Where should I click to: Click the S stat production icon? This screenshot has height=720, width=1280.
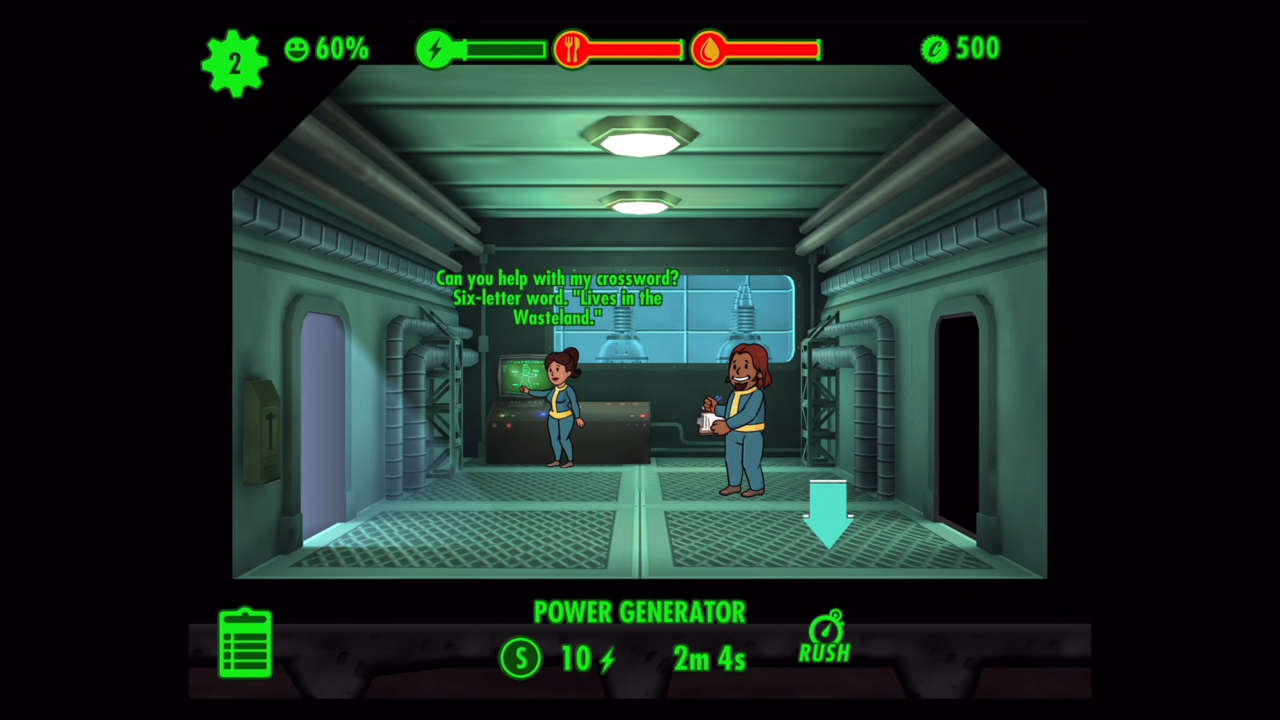[x=520, y=657]
